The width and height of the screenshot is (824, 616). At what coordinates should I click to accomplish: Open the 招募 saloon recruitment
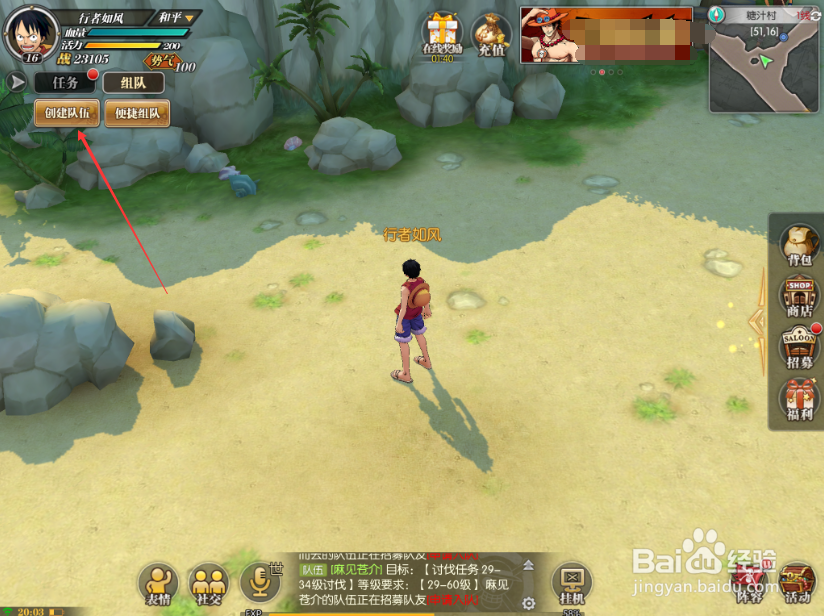coord(798,347)
